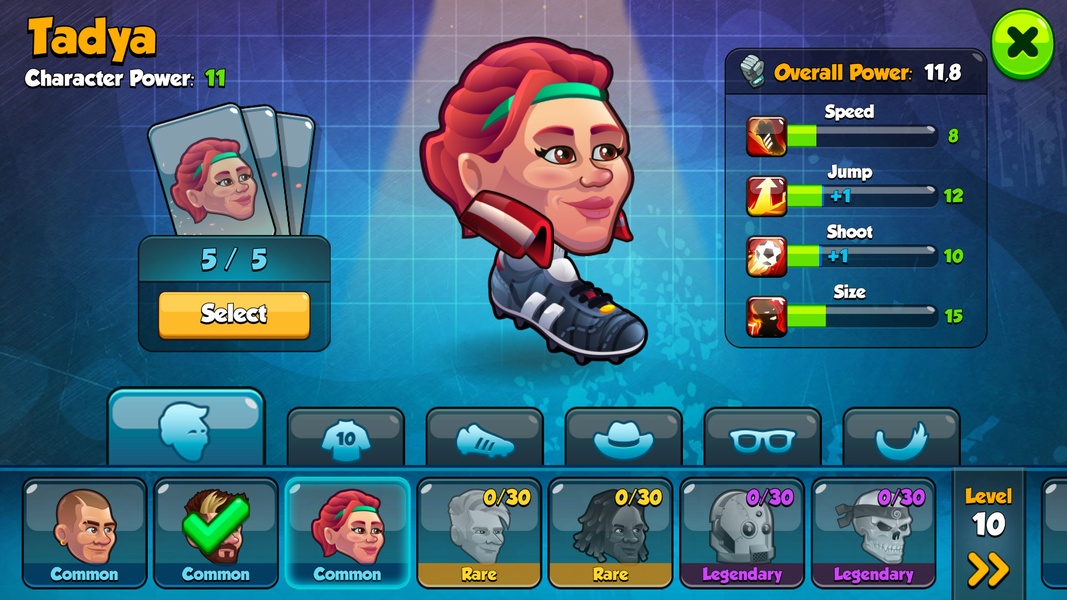Viewport: 1067px width, 600px height.
Task: Tap the Tadya character card stack
Action: 231,171
